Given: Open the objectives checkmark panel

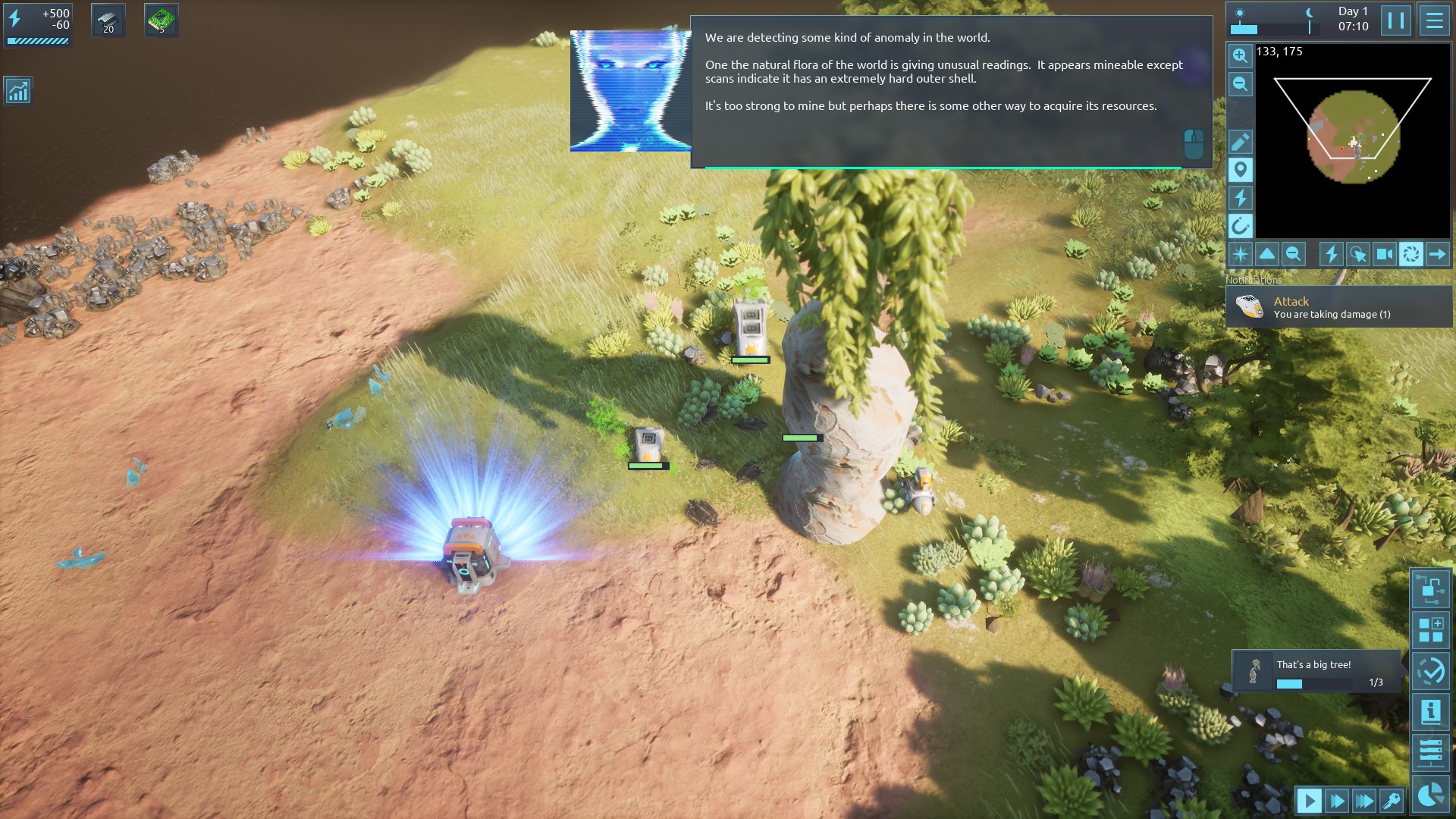Looking at the screenshot, I should pyautogui.click(x=1430, y=672).
